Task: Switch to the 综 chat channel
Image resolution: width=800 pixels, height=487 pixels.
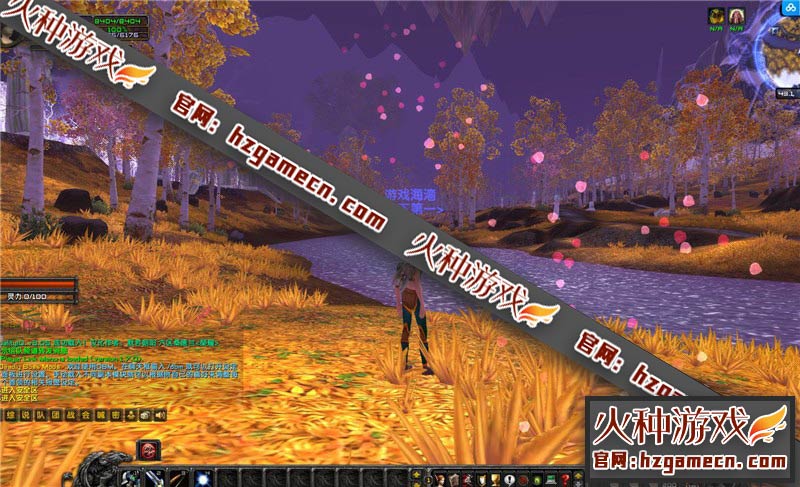Action: 11,415
